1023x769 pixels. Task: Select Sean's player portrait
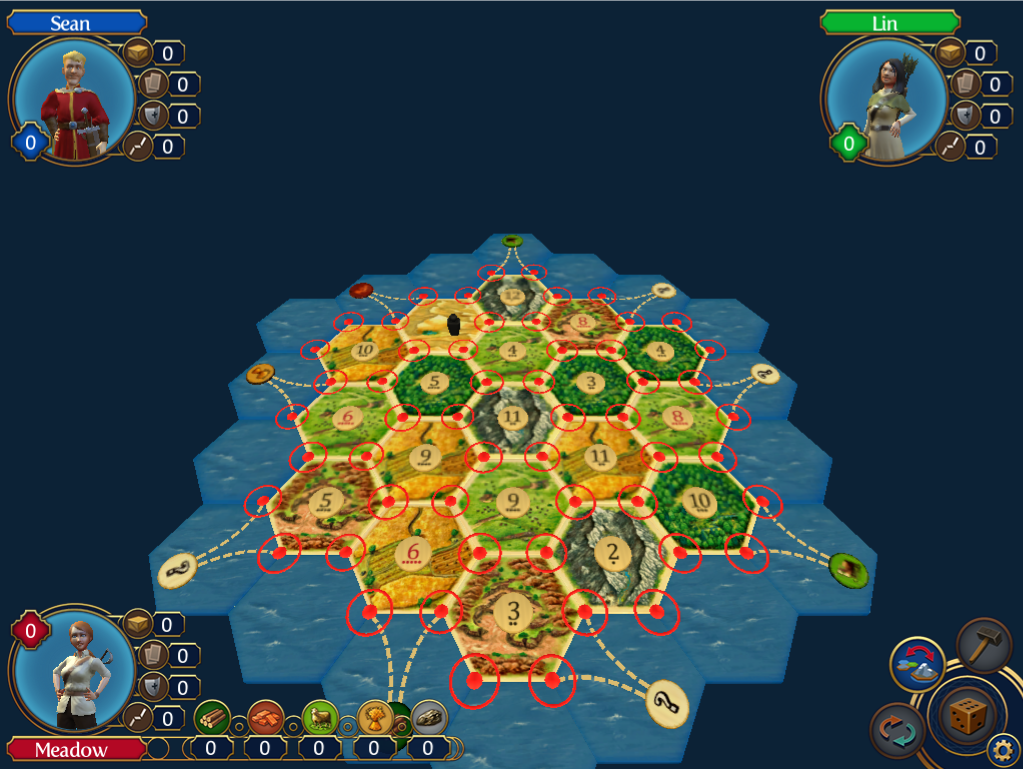pos(72,100)
